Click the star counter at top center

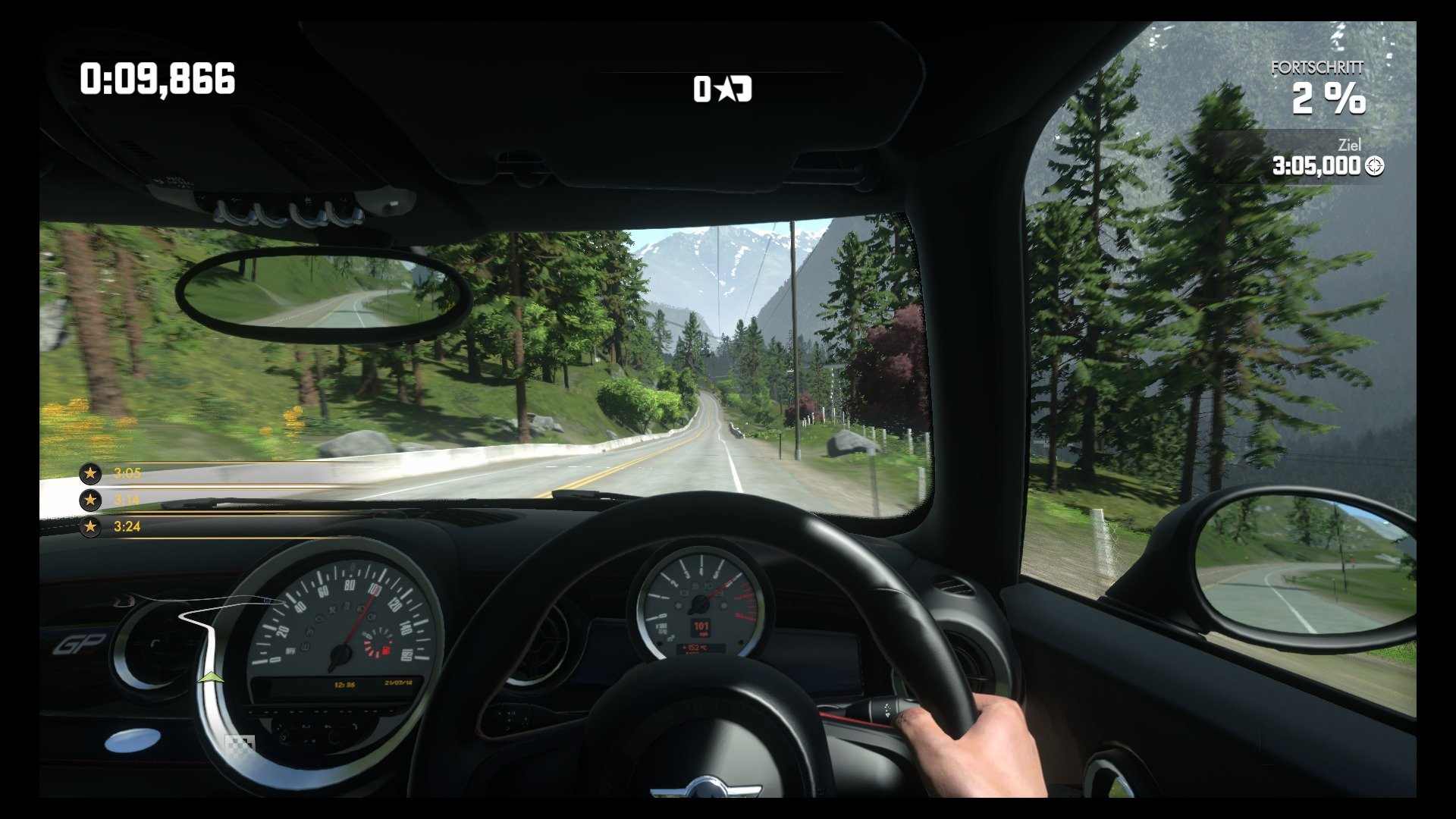click(722, 90)
